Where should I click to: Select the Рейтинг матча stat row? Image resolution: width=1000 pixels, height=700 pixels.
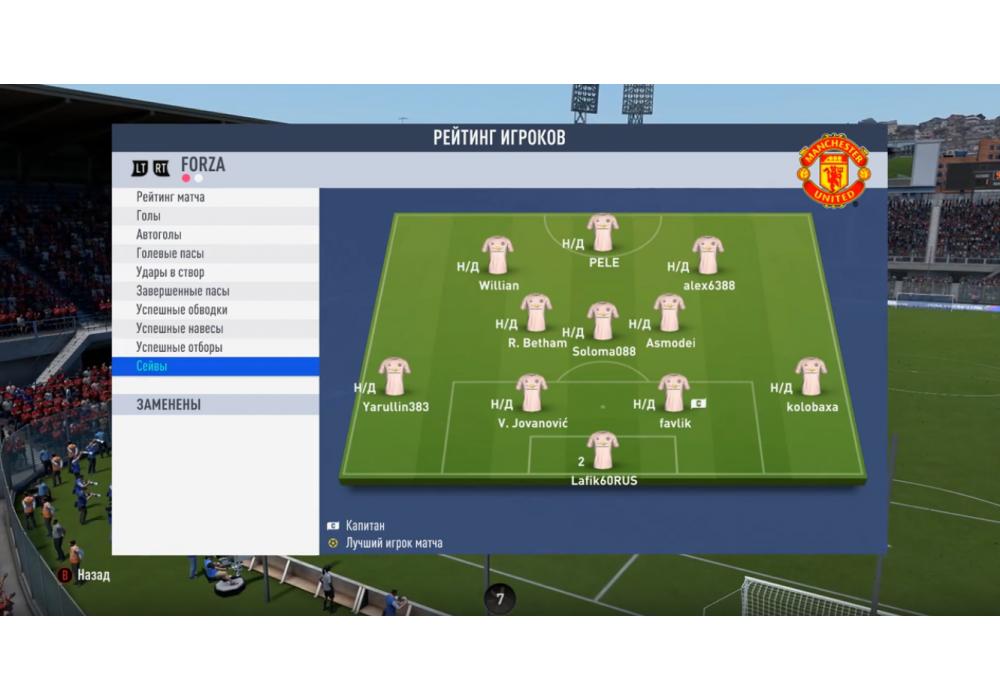pyautogui.click(x=215, y=197)
